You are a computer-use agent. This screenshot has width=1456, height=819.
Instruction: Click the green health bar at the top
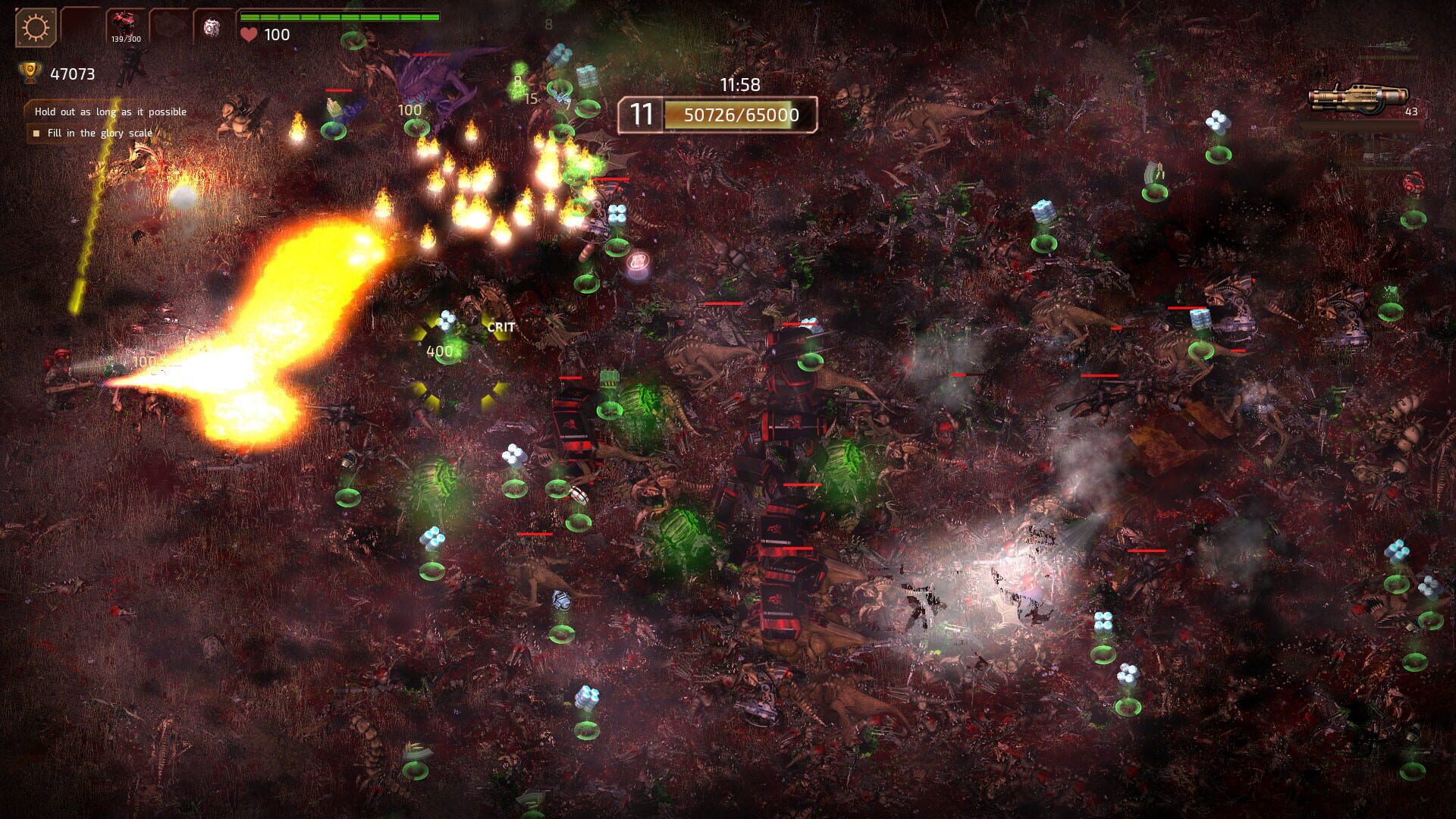coord(339,15)
